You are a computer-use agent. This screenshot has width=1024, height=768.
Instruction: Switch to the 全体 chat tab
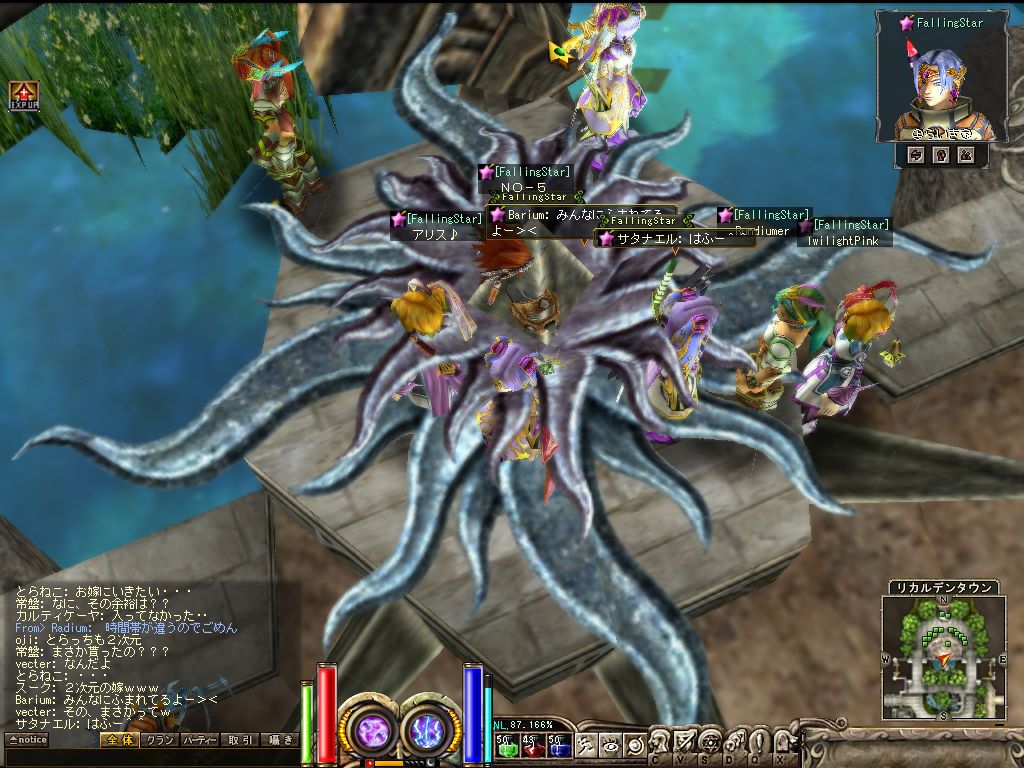click(117, 740)
